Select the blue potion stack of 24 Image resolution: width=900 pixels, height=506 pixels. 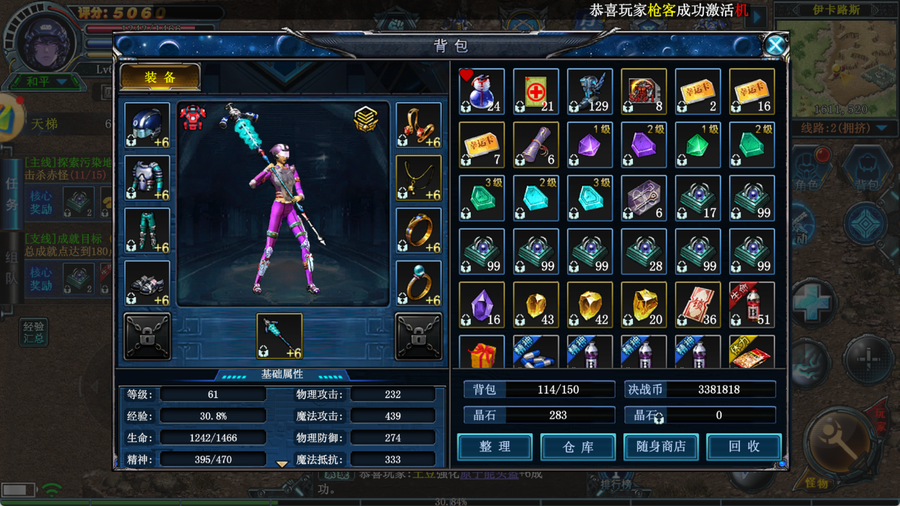coord(482,91)
